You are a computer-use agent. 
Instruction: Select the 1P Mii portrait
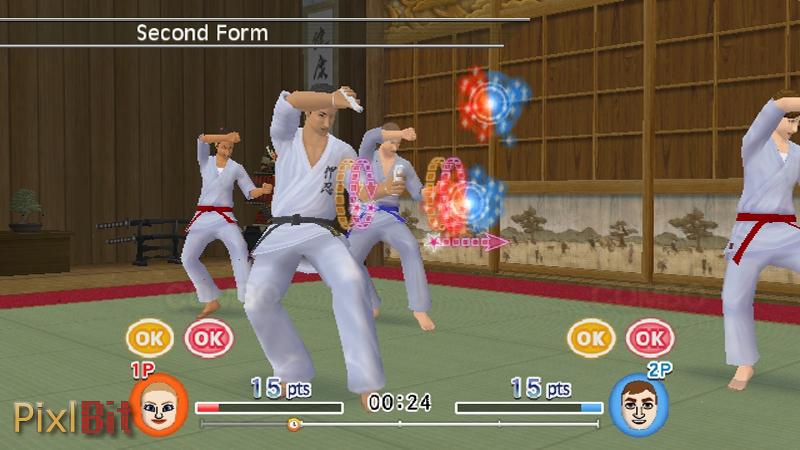pos(159,406)
